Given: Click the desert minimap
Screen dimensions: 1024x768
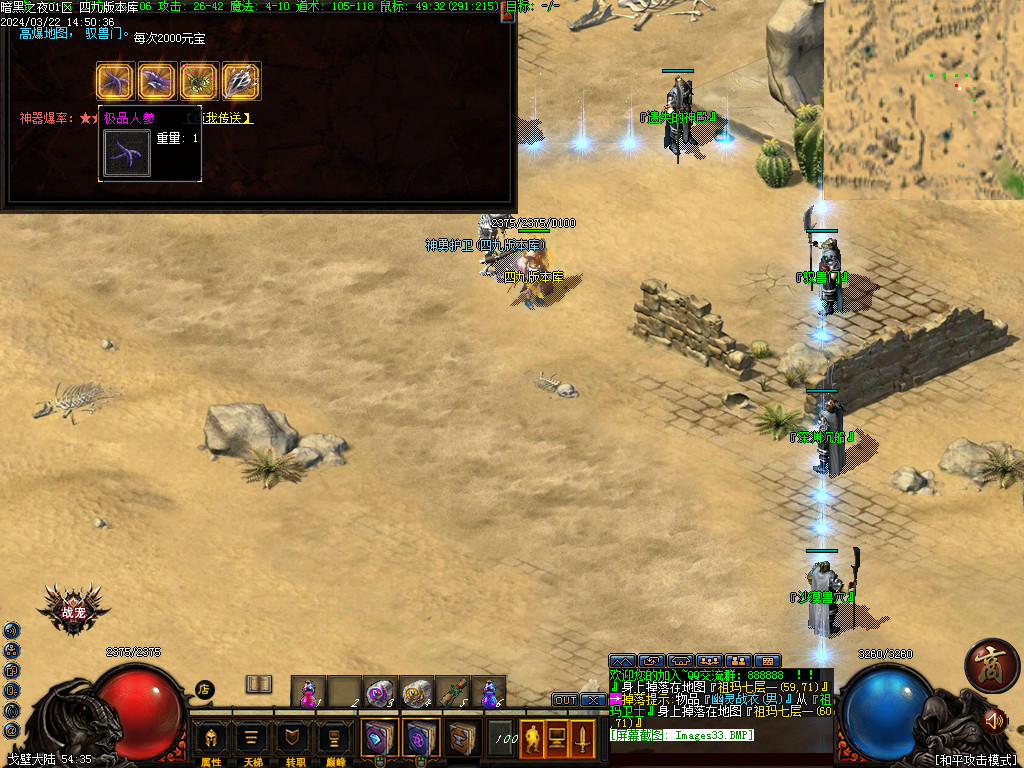Looking at the screenshot, I should coord(923,100).
